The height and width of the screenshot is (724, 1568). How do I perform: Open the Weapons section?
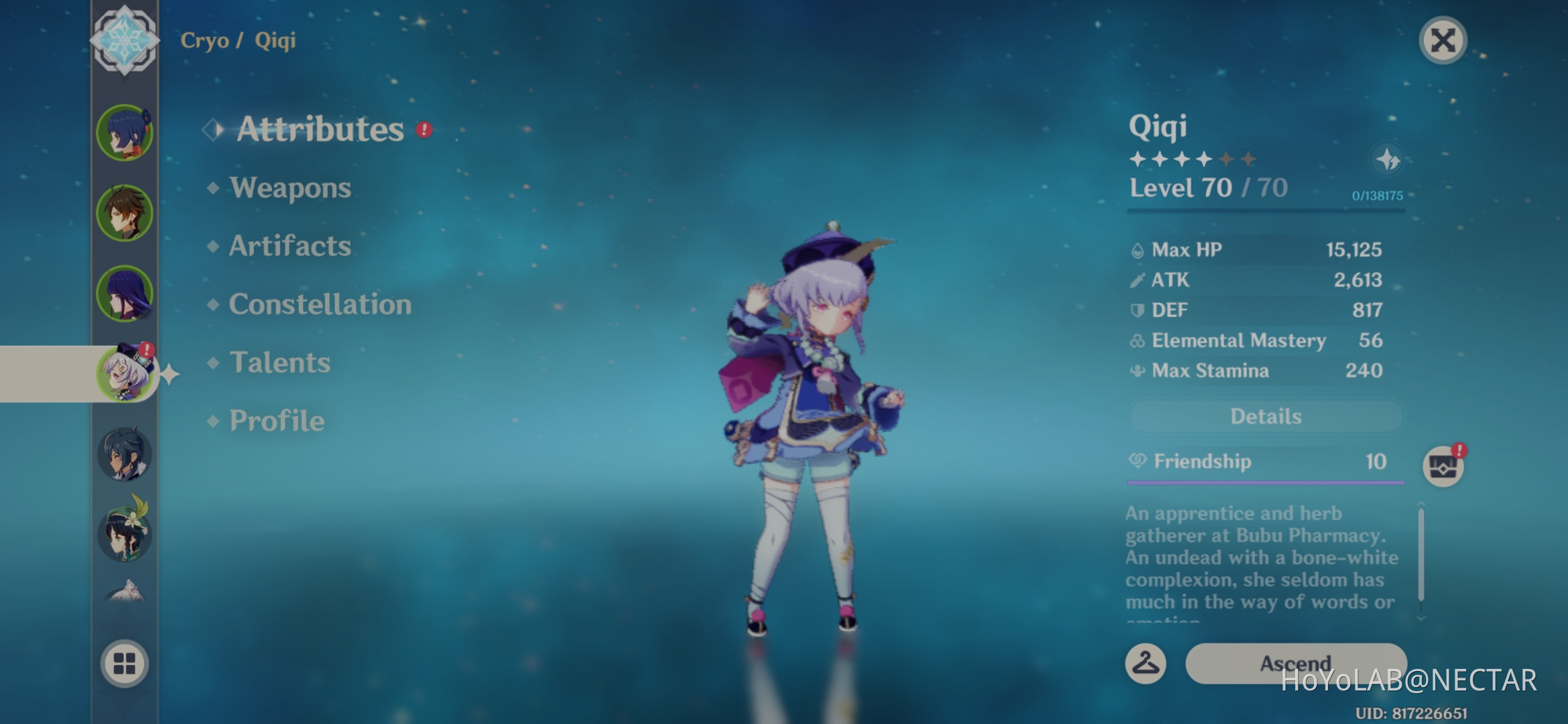point(289,188)
